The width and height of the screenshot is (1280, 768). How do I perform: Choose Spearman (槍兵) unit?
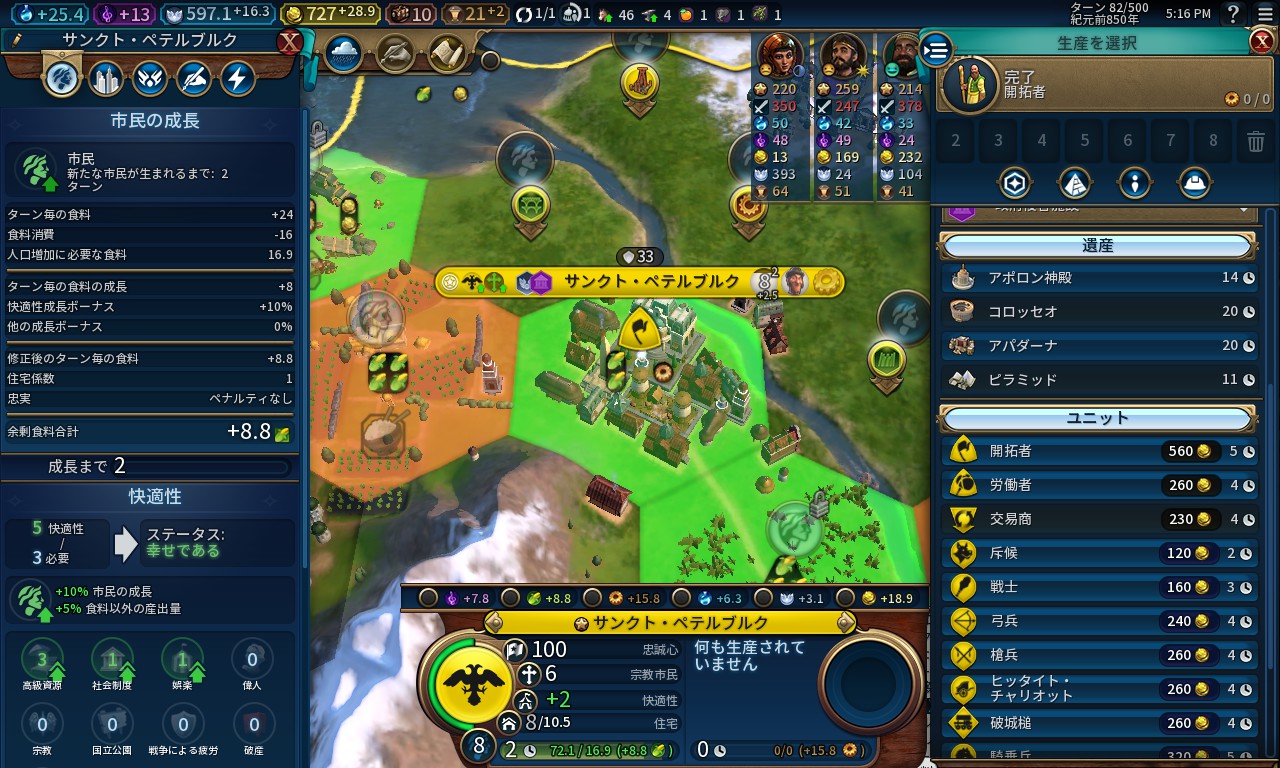click(x=1098, y=655)
